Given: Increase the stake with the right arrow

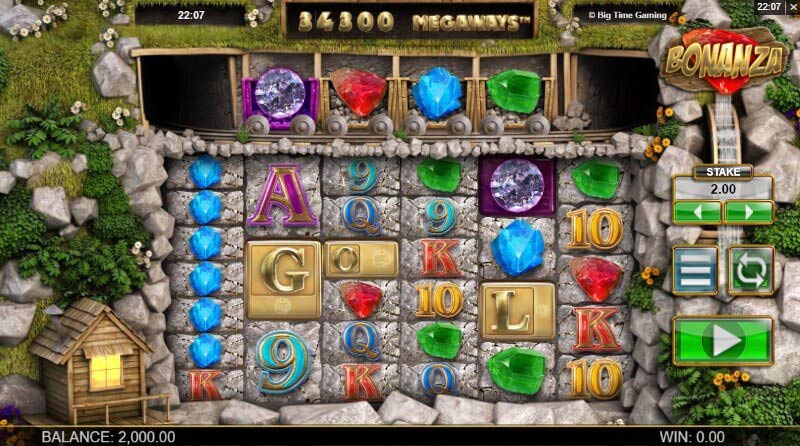Looking at the screenshot, I should 748,212.
